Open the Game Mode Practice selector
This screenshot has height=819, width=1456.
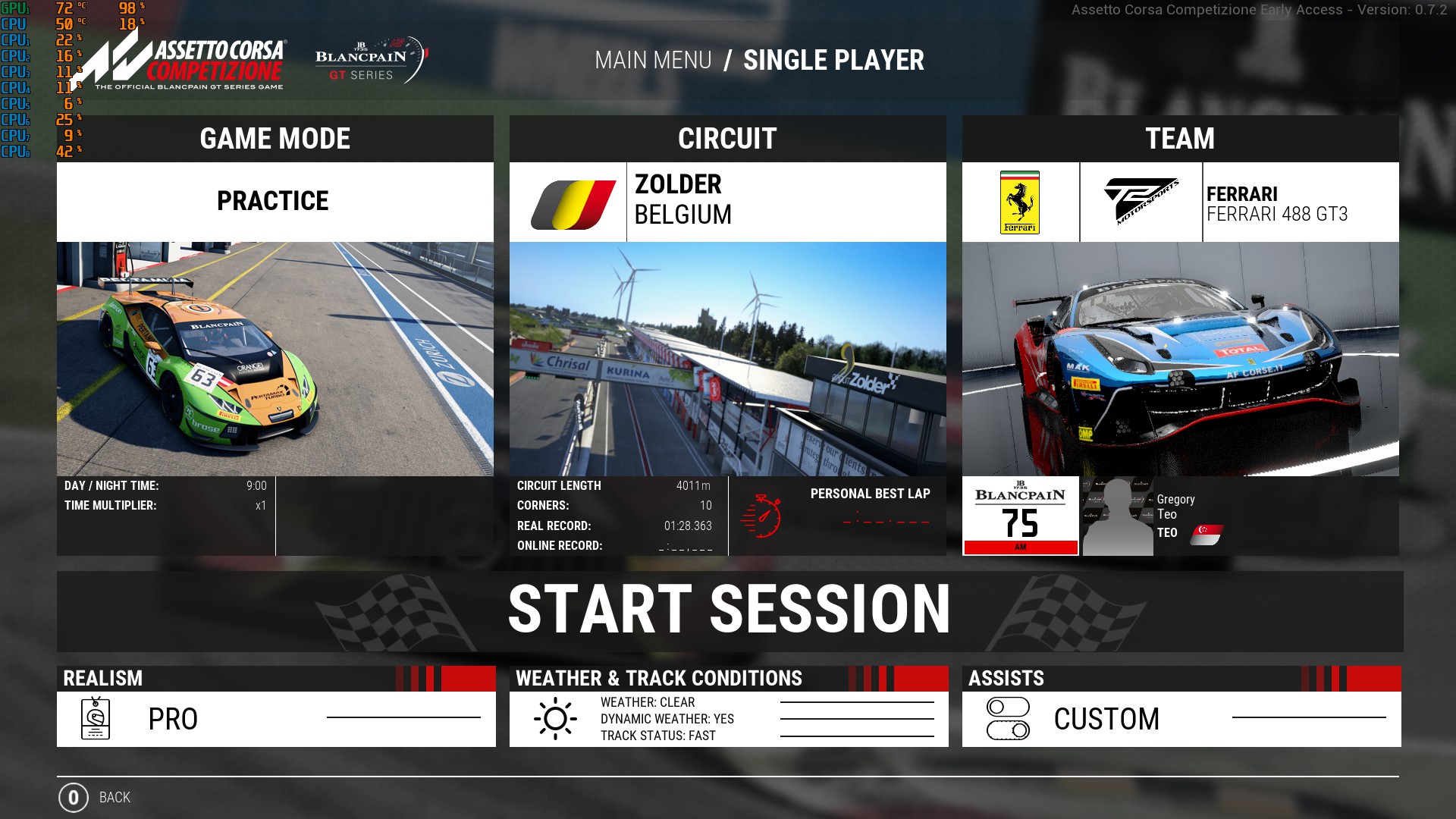click(x=275, y=202)
